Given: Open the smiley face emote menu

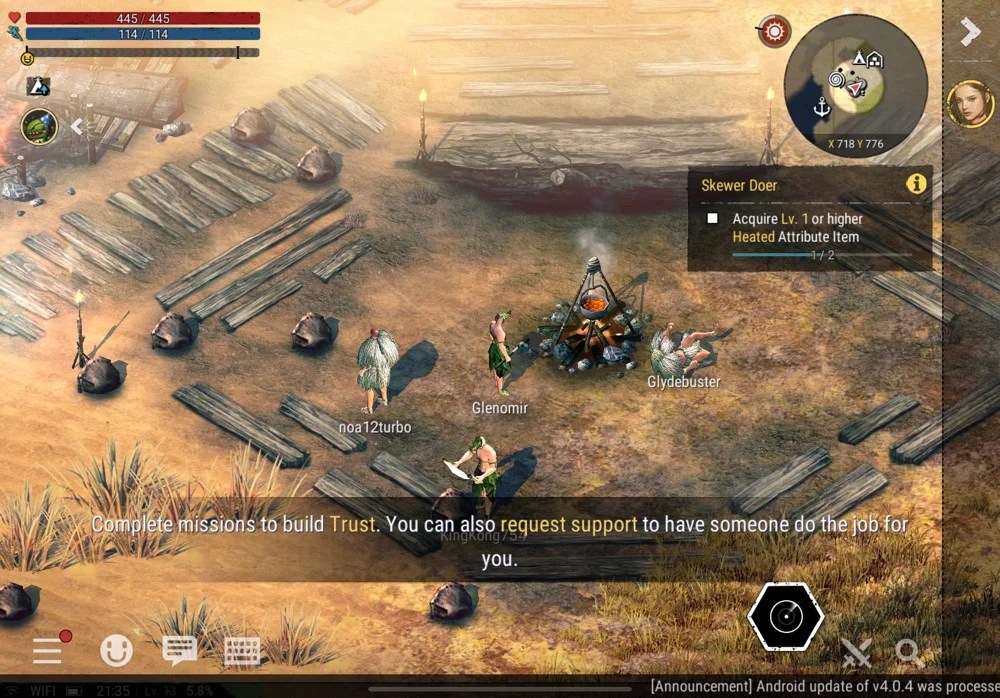Looking at the screenshot, I should click(x=116, y=650).
